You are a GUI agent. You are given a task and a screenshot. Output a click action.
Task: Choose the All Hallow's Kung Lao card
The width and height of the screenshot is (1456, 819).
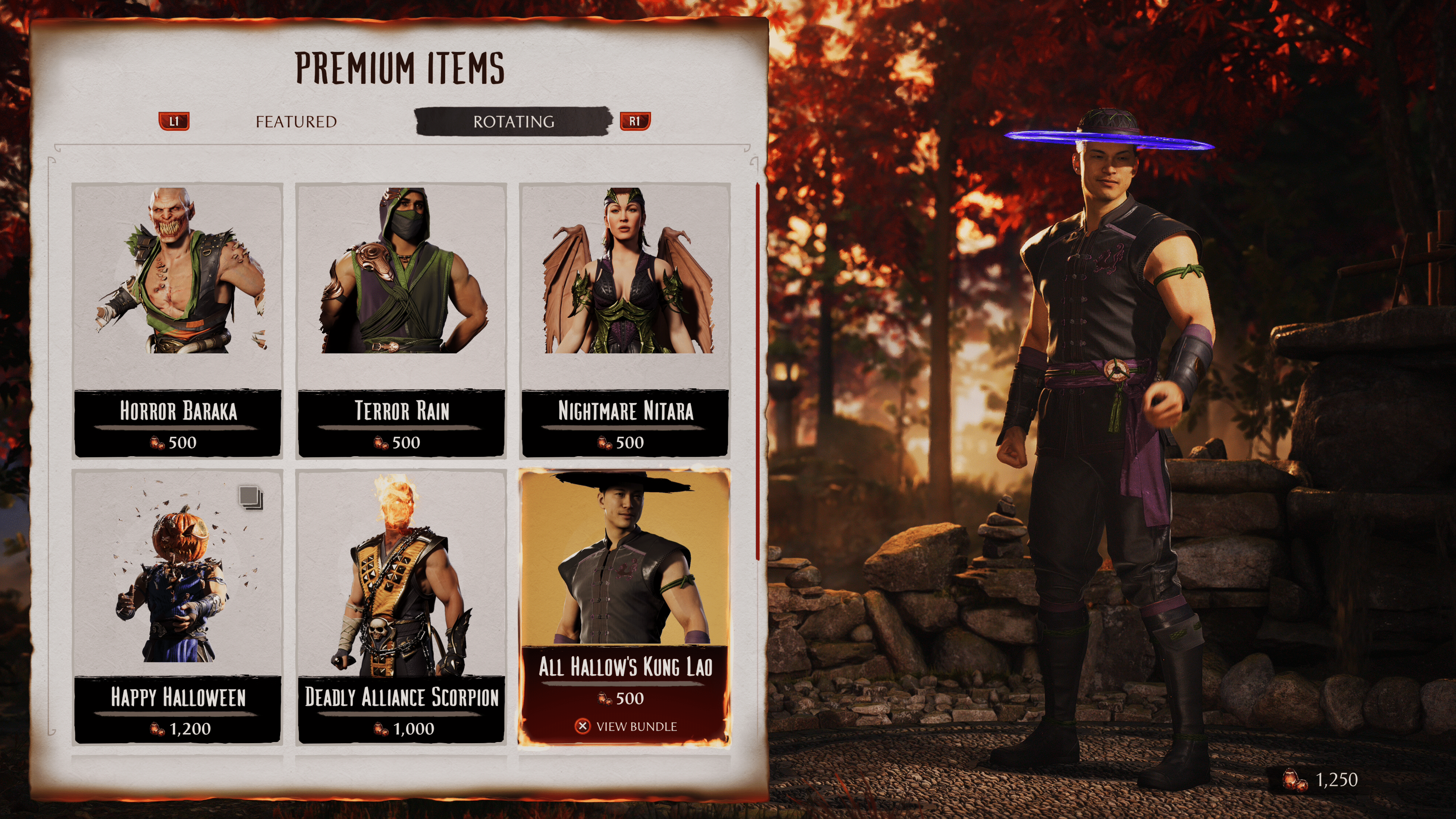click(624, 606)
